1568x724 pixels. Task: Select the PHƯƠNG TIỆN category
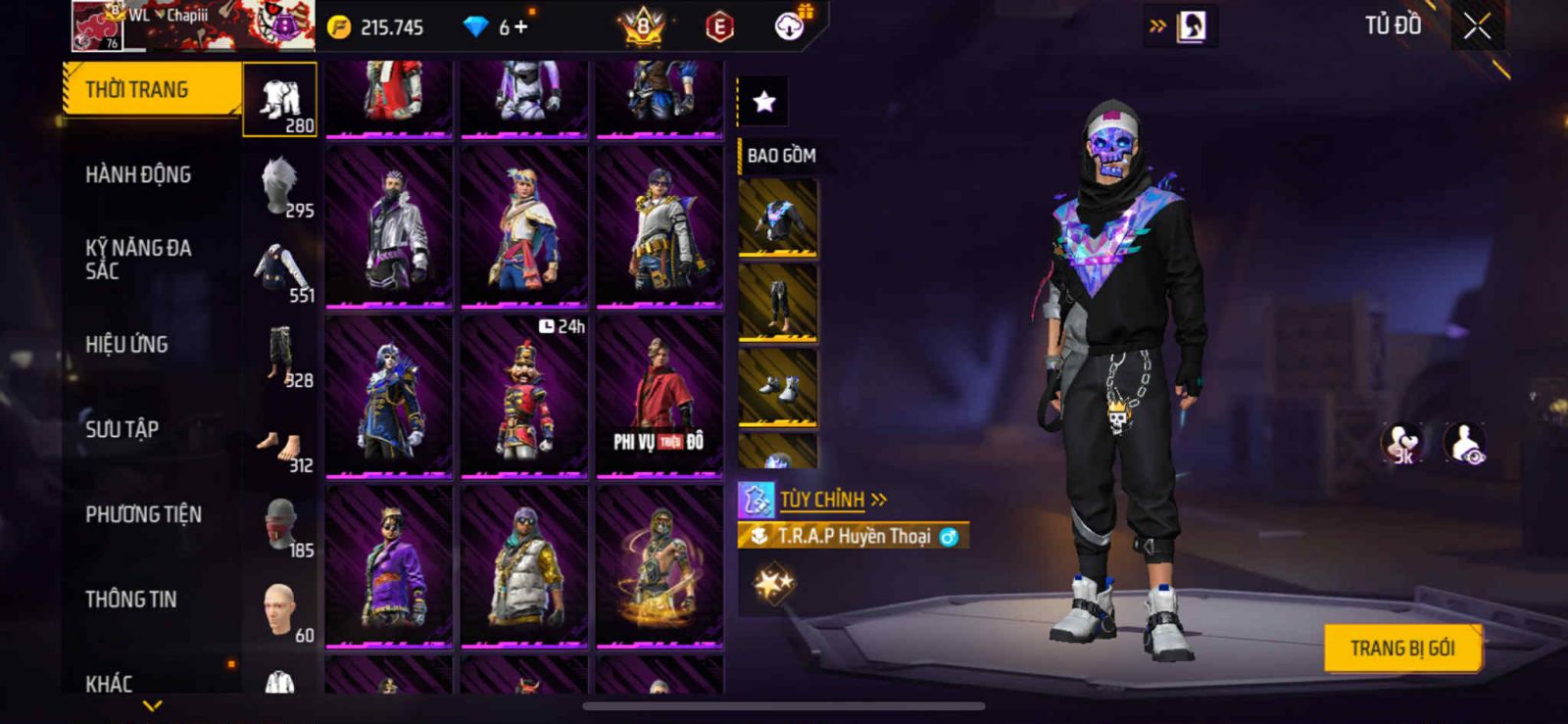pos(143,514)
